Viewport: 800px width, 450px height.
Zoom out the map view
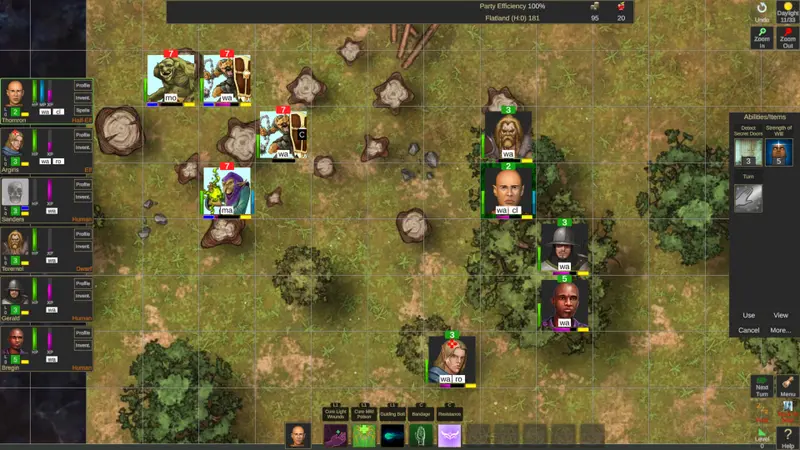pyautogui.click(x=788, y=38)
